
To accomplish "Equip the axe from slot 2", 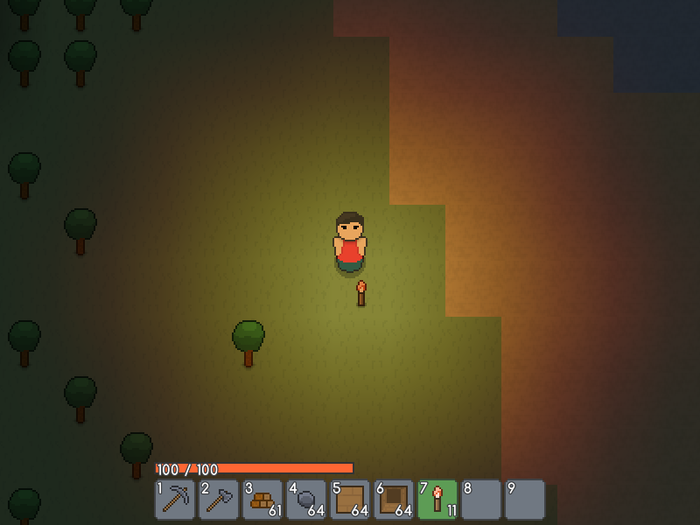I will coord(219,499).
